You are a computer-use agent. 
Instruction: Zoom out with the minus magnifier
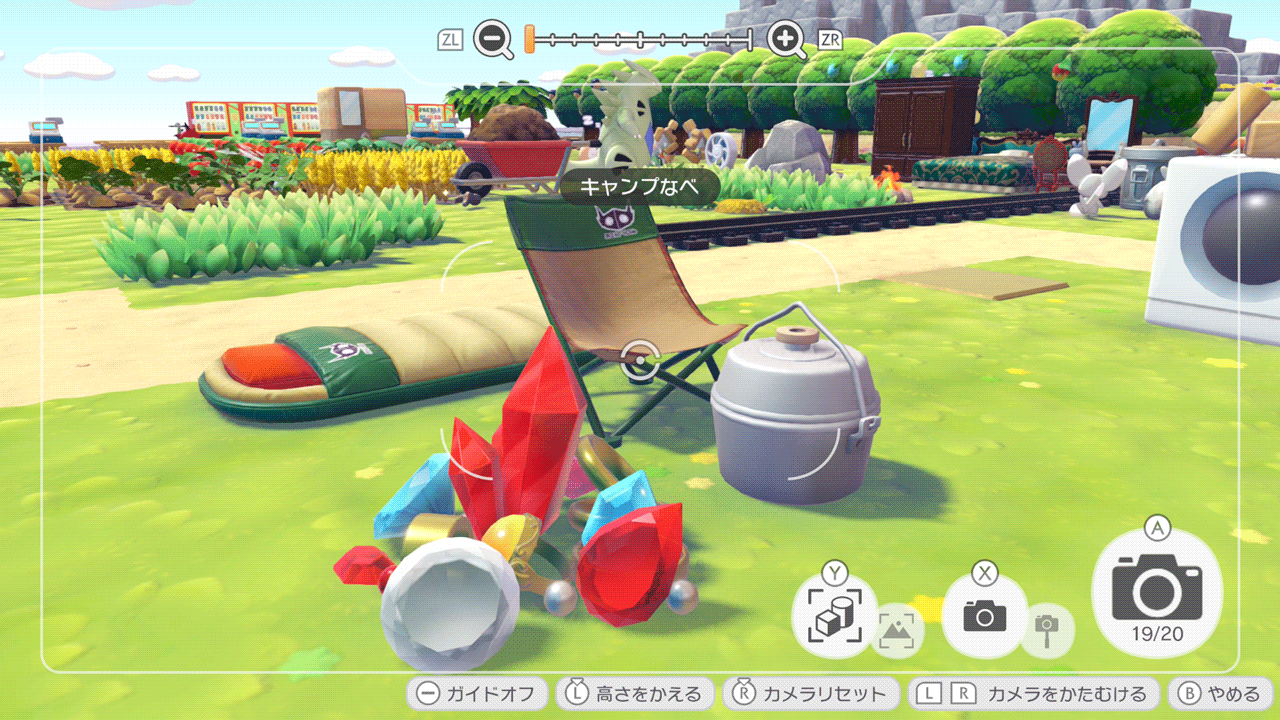click(493, 40)
